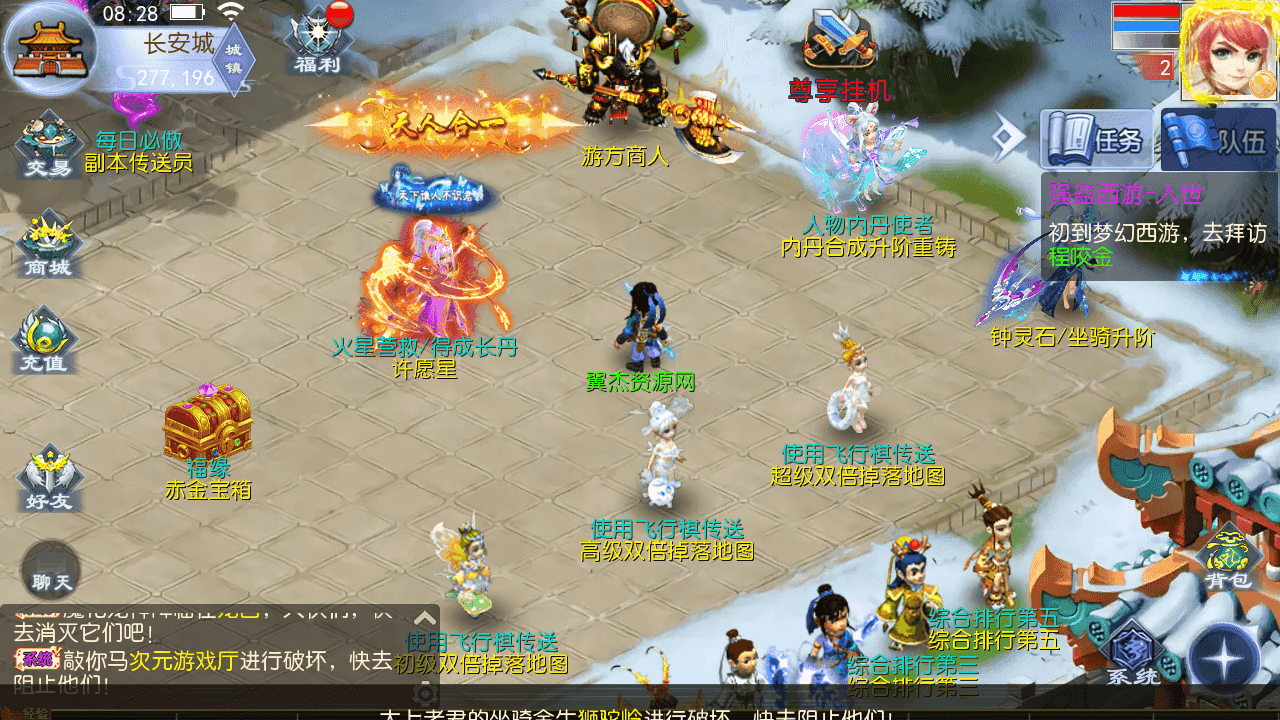Open the 聊天 chat button
The width and height of the screenshot is (1280, 720).
(x=50, y=570)
